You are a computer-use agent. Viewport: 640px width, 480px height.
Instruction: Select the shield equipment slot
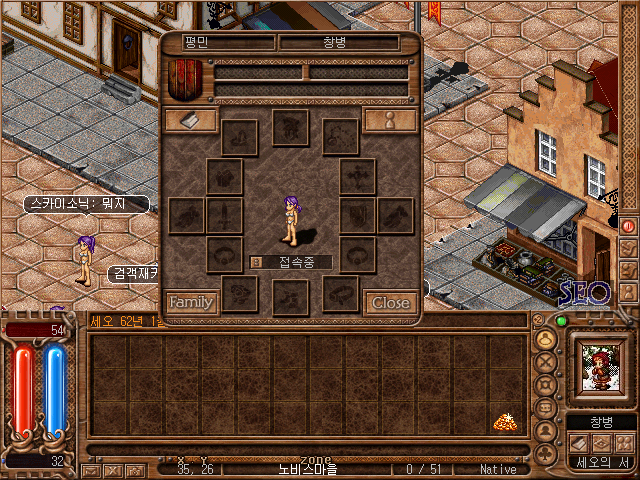click(357, 215)
